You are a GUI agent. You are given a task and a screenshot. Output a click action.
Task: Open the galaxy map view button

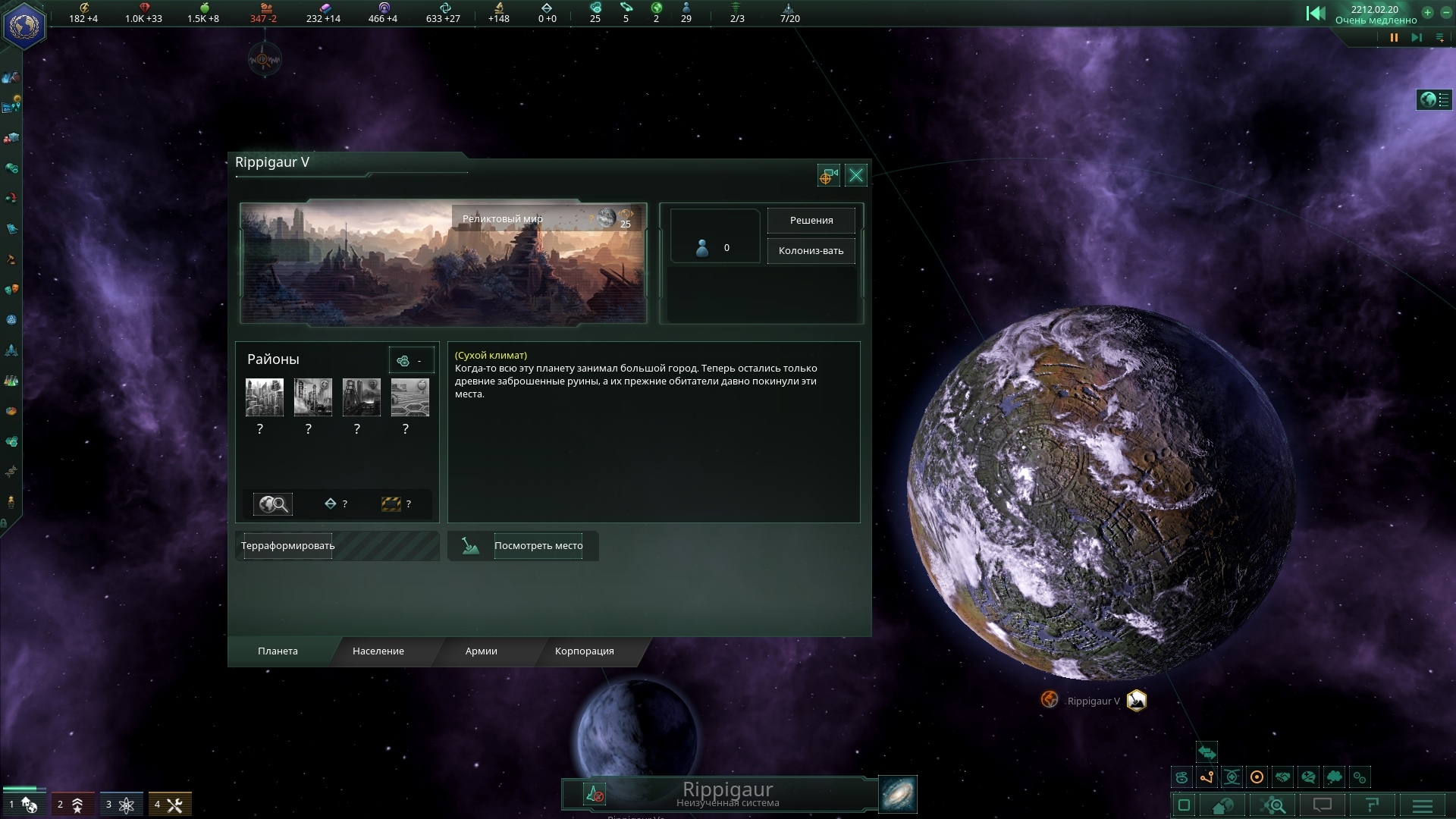tap(898, 794)
